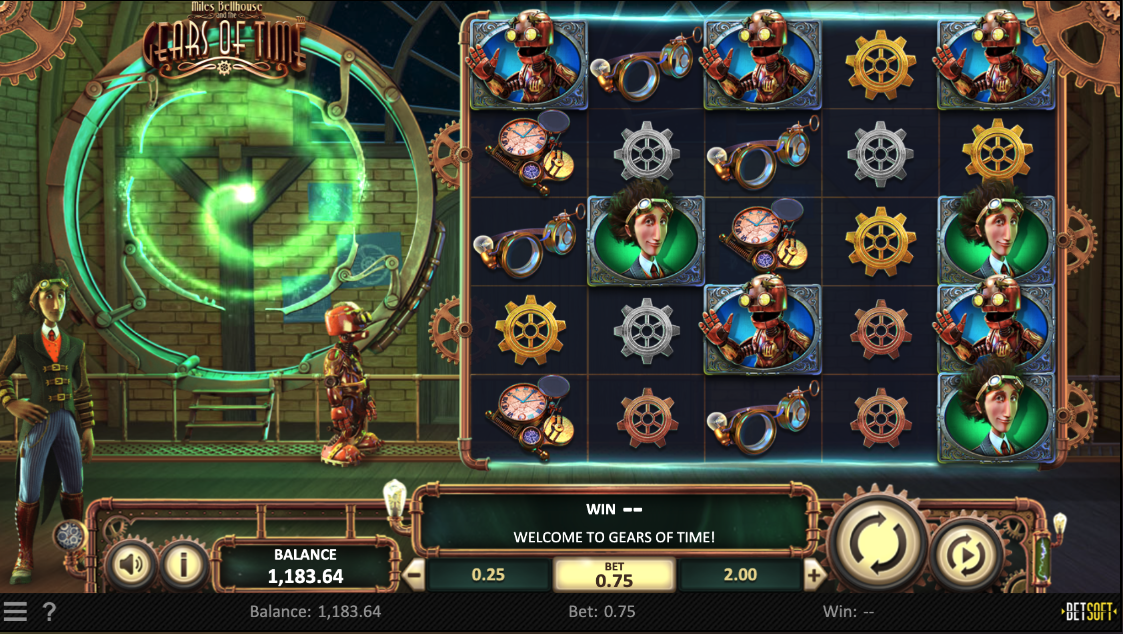This screenshot has width=1123, height=634.
Task: Toggle the sound speaker button
Action: point(130,566)
